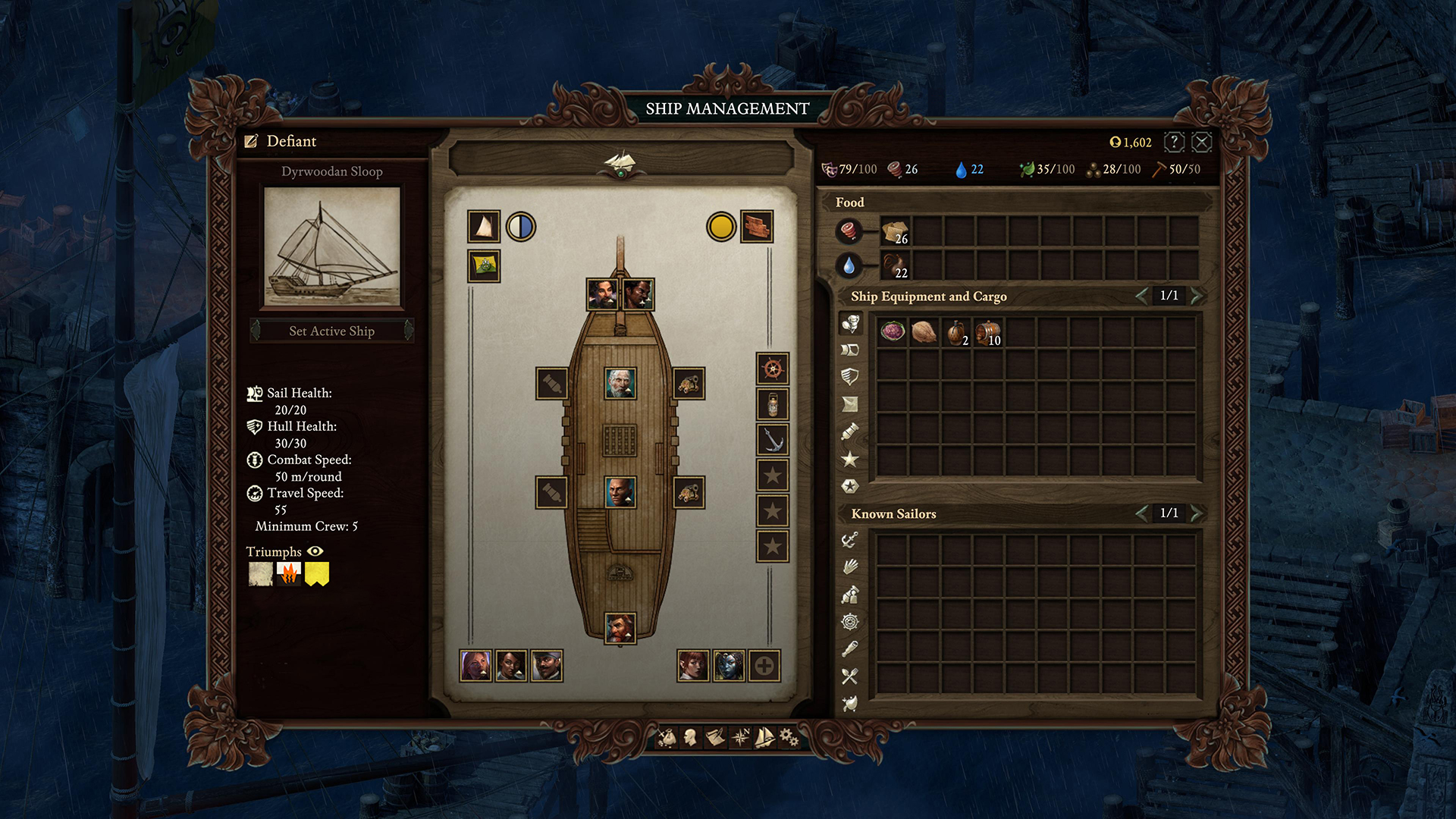Click the right arrow beside Ship Equipment page 1/1

point(1195,297)
